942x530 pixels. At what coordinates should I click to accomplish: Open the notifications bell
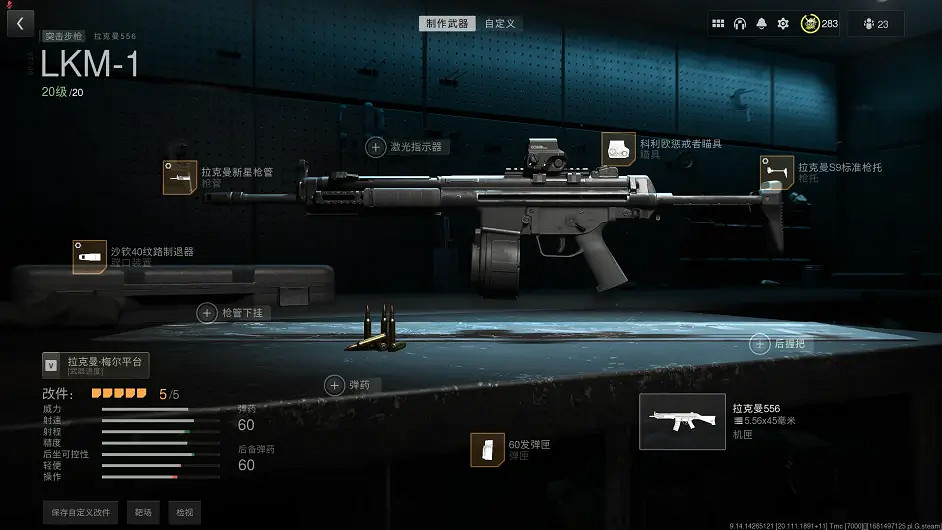click(x=762, y=23)
